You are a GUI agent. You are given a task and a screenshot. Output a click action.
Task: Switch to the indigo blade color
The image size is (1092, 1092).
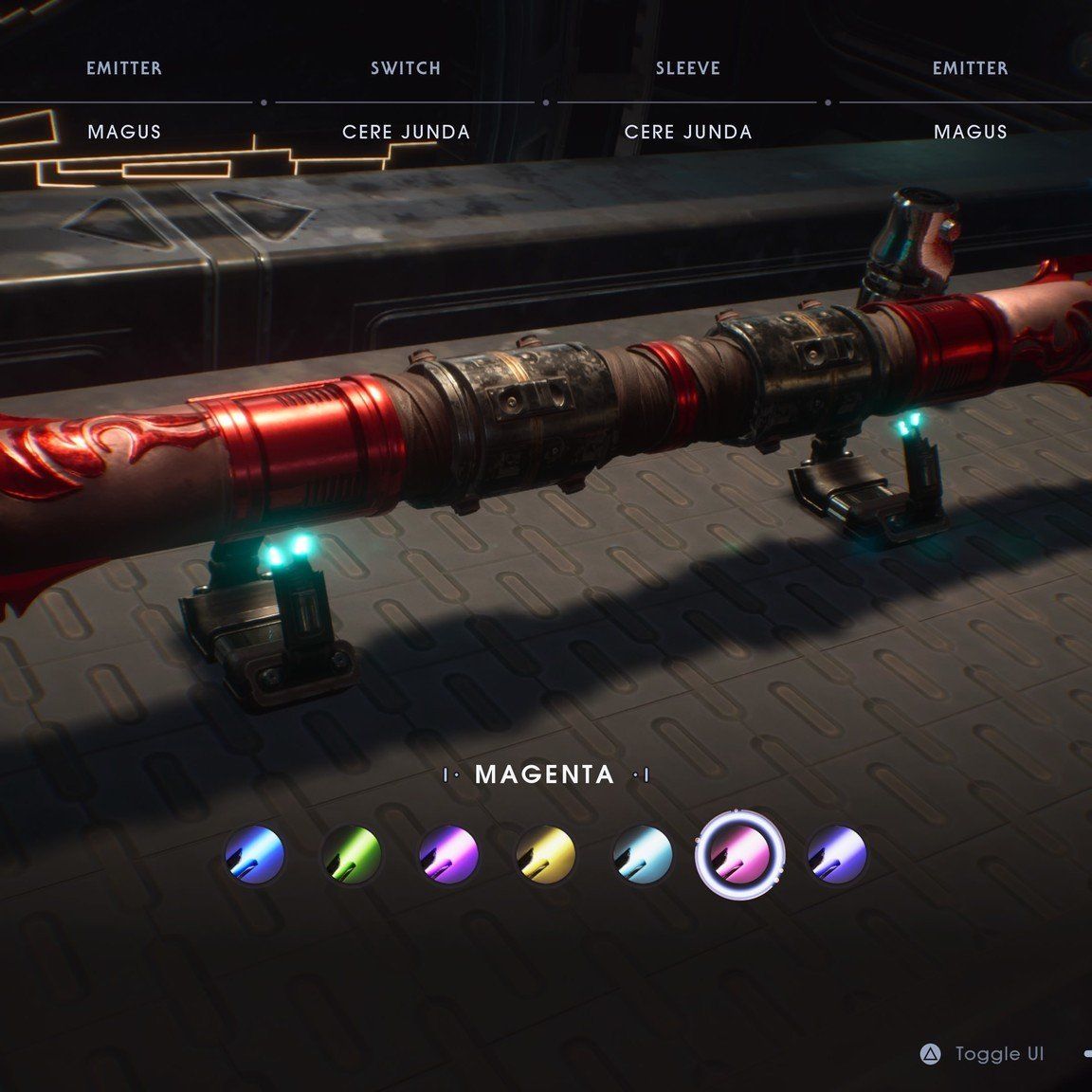[837, 854]
